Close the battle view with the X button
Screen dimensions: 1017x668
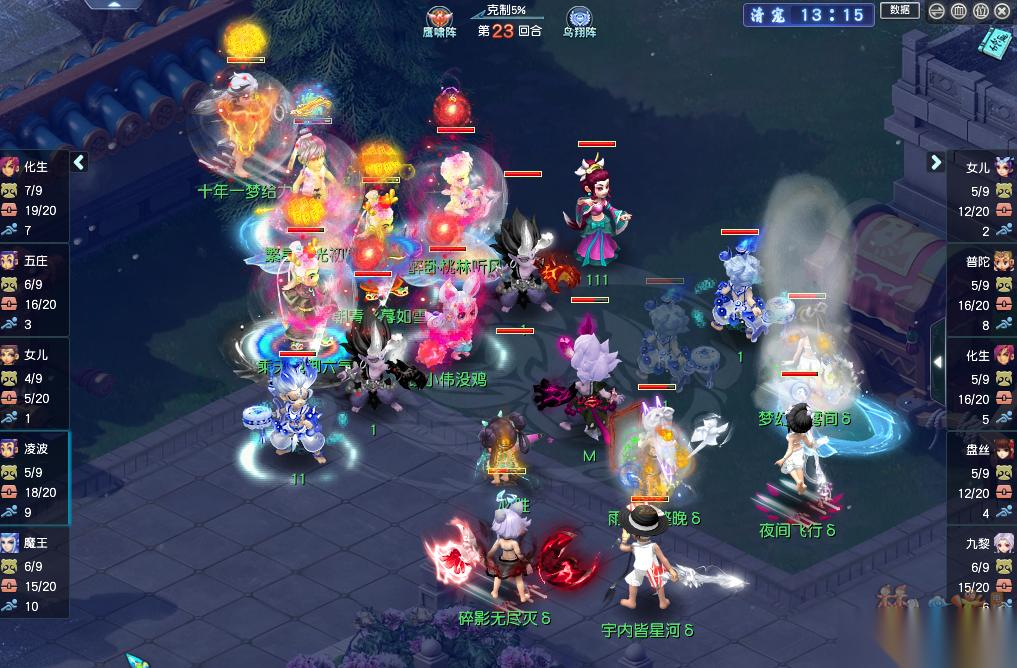(1002, 12)
